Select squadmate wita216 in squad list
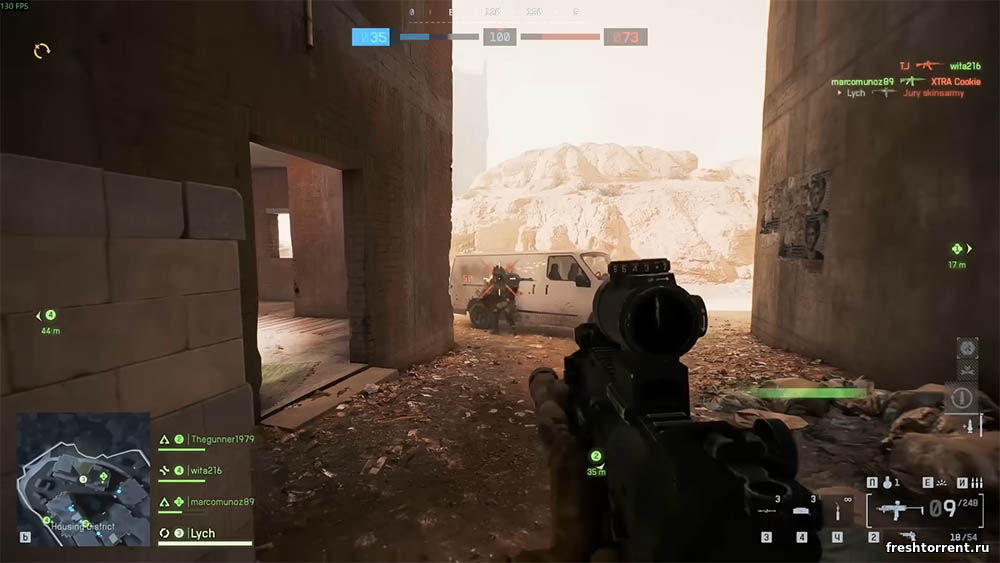Screen dimensions: 1000x563 [205, 470]
